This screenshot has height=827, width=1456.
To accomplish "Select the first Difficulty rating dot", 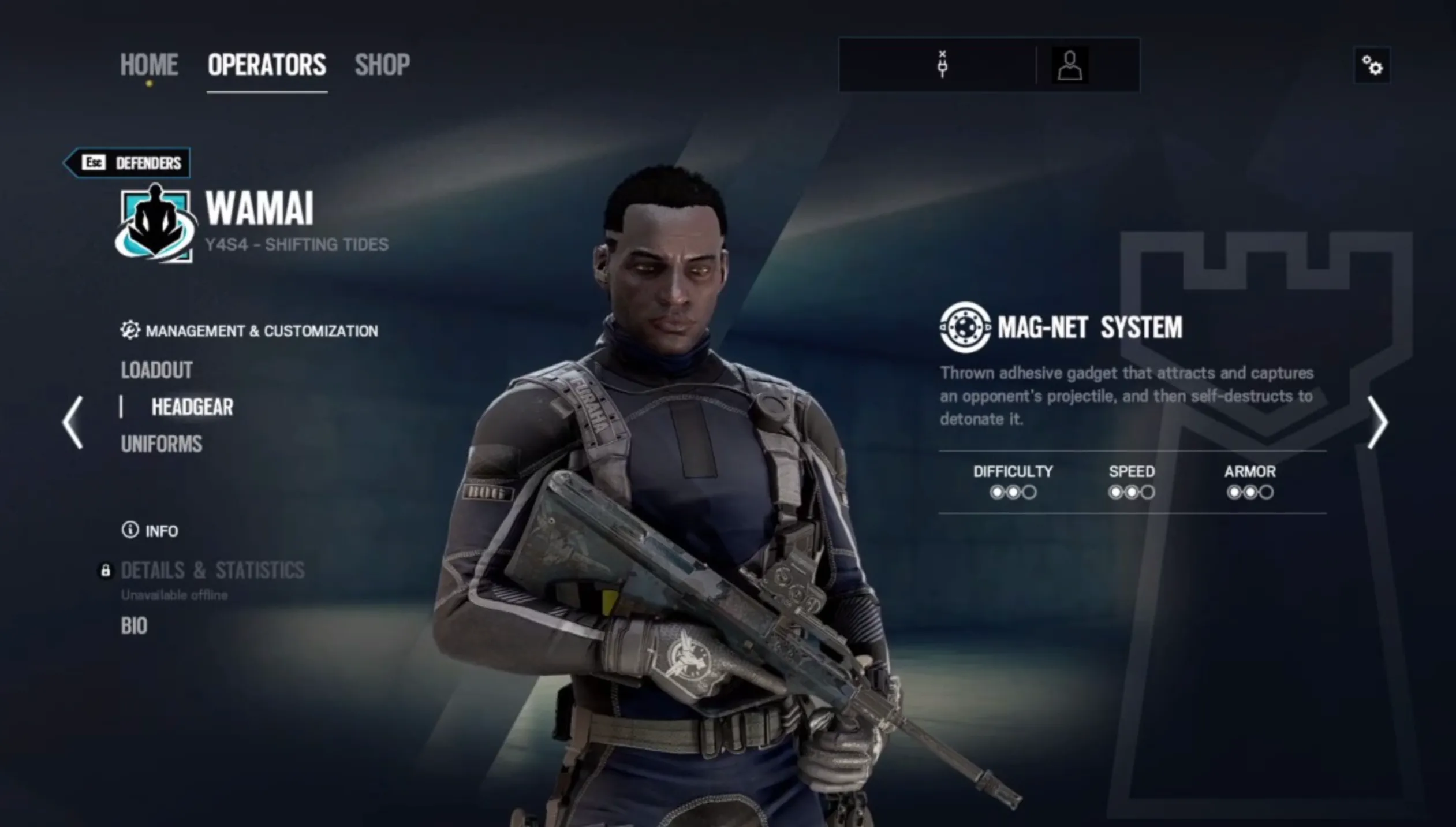I will tap(996, 493).
